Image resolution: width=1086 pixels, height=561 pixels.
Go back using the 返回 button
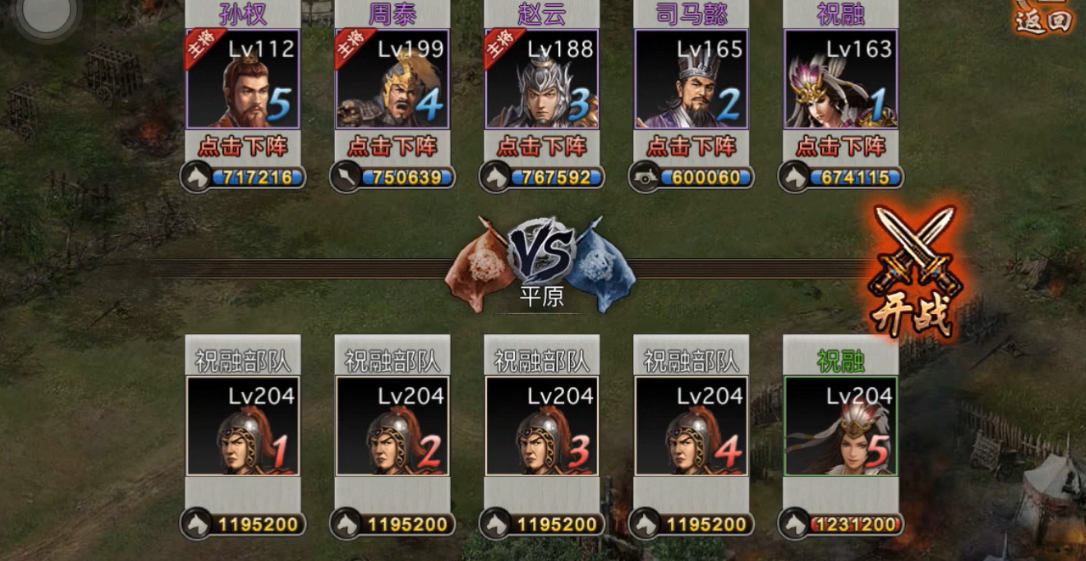[x=1043, y=18]
